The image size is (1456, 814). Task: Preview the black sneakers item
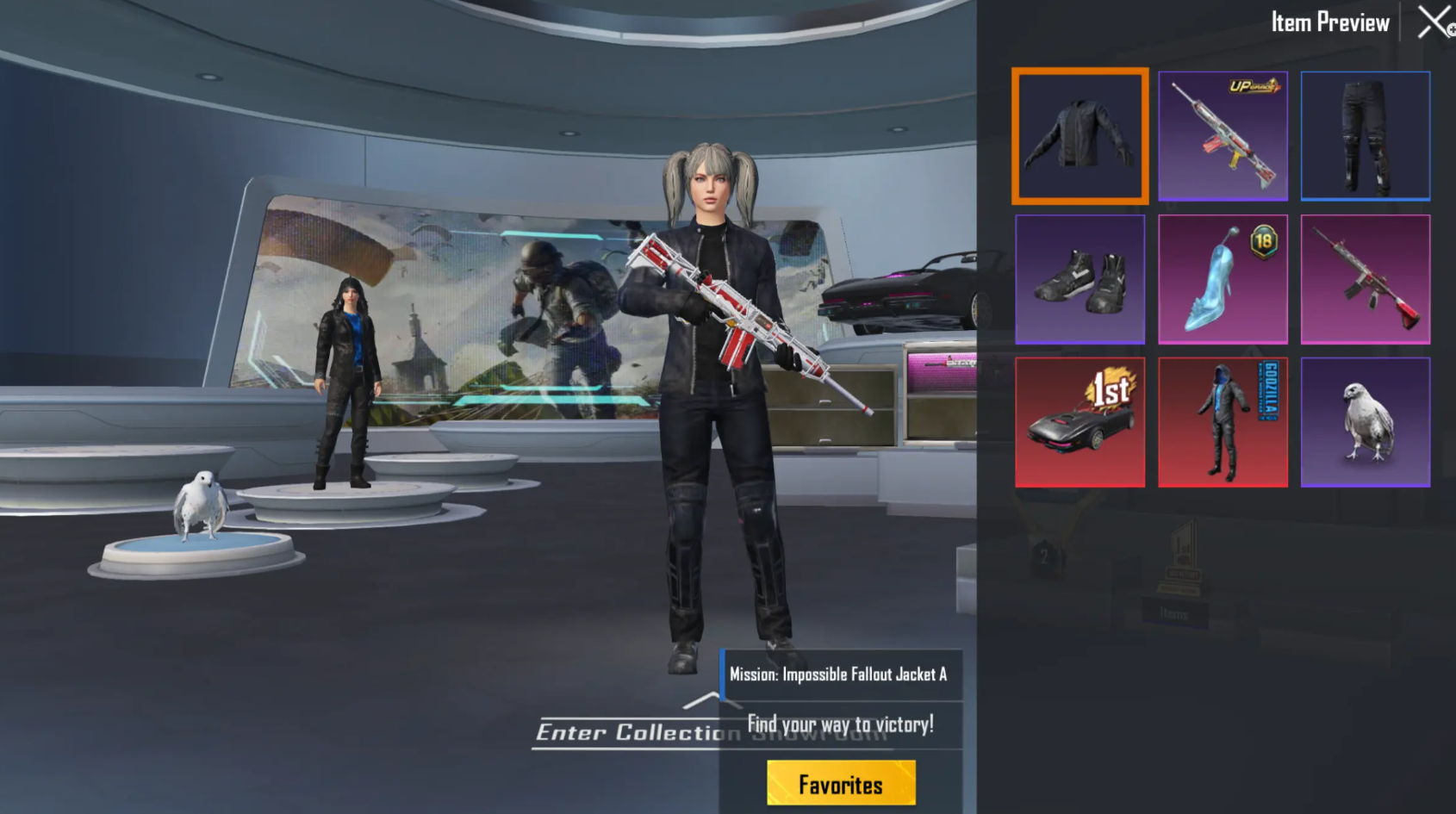pos(1080,278)
